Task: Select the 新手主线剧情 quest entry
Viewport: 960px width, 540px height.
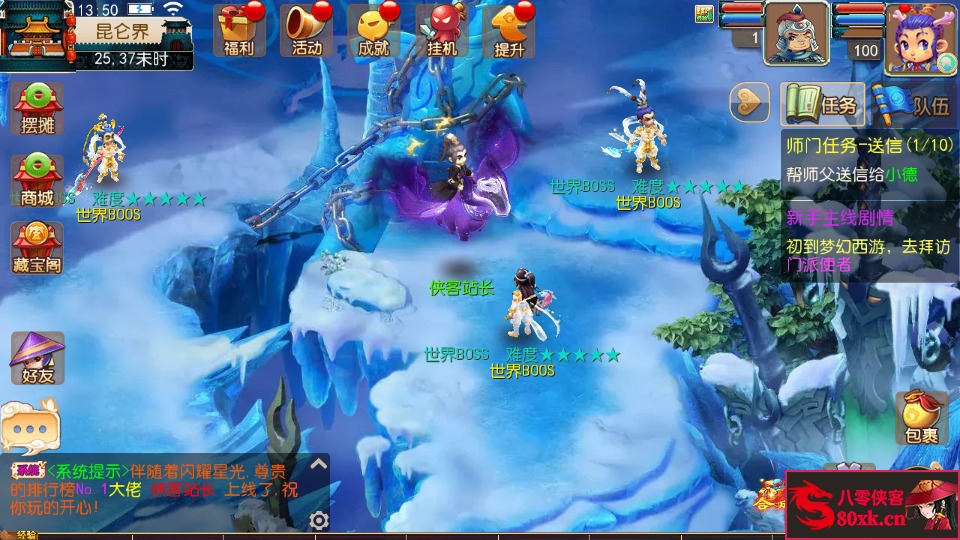Action: pos(868,241)
